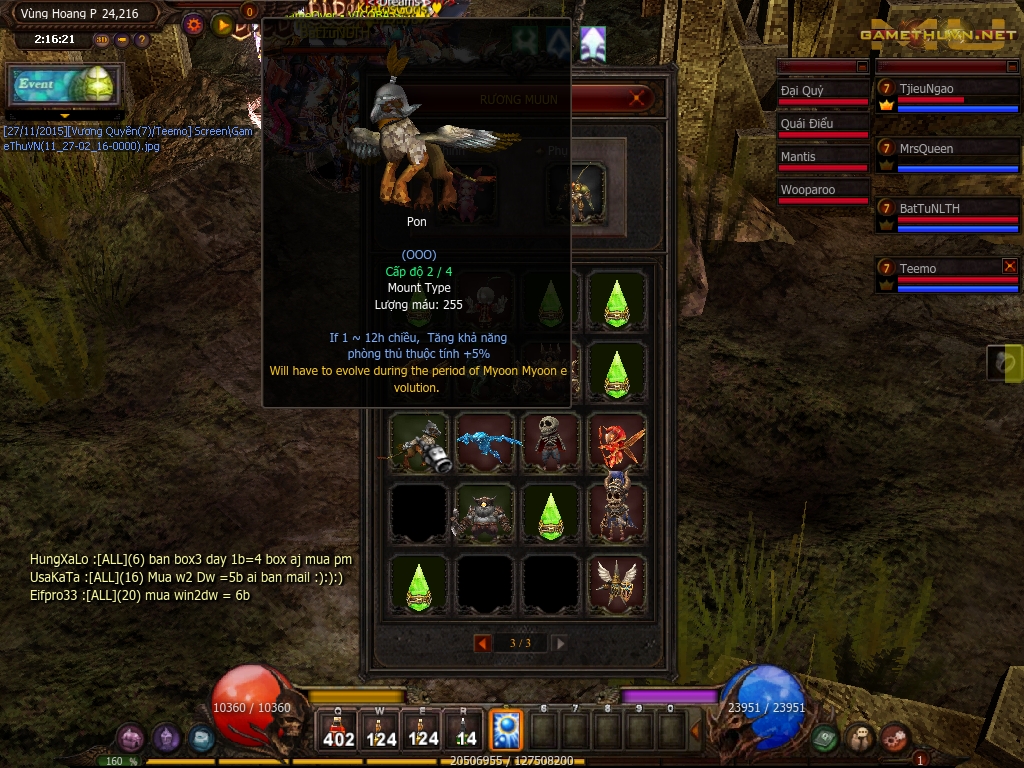
Task: Toggle the 3D view button
Action: tap(103, 40)
